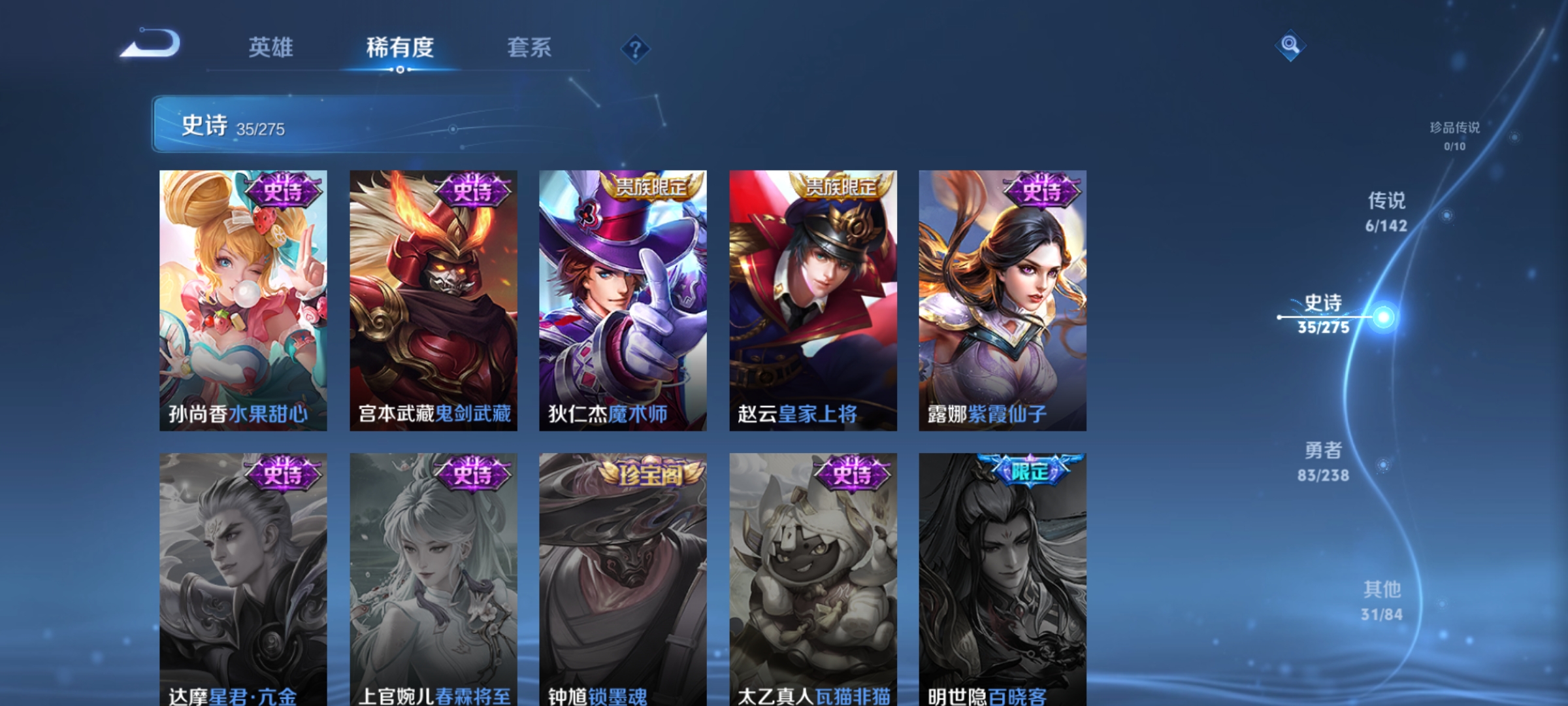Screen dimensions: 1568x706
Task: Open 宫本武藏鬼剑武藏 skin card
Action: click(433, 301)
